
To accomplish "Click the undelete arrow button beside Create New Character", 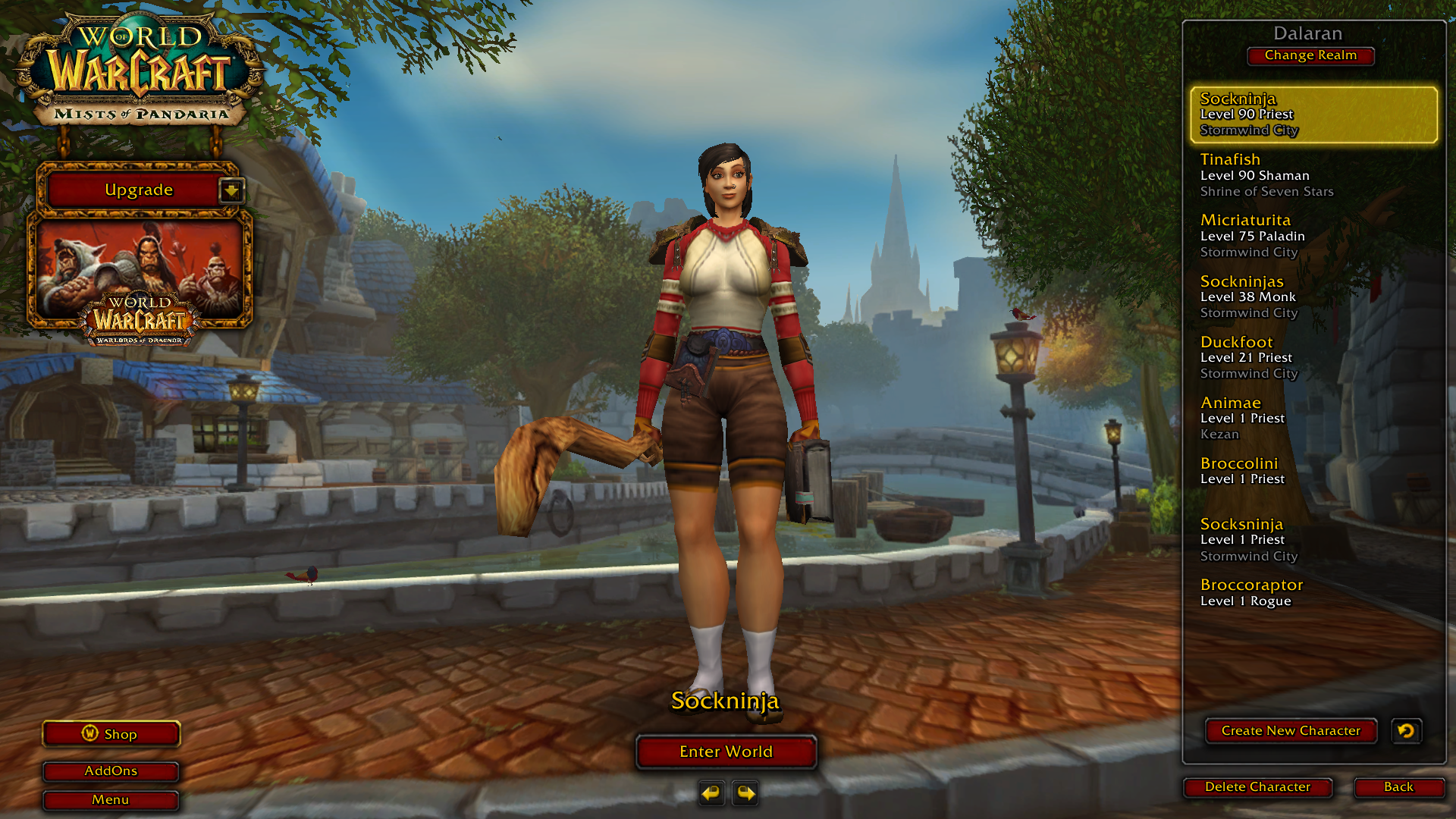I will [x=1406, y=731].
